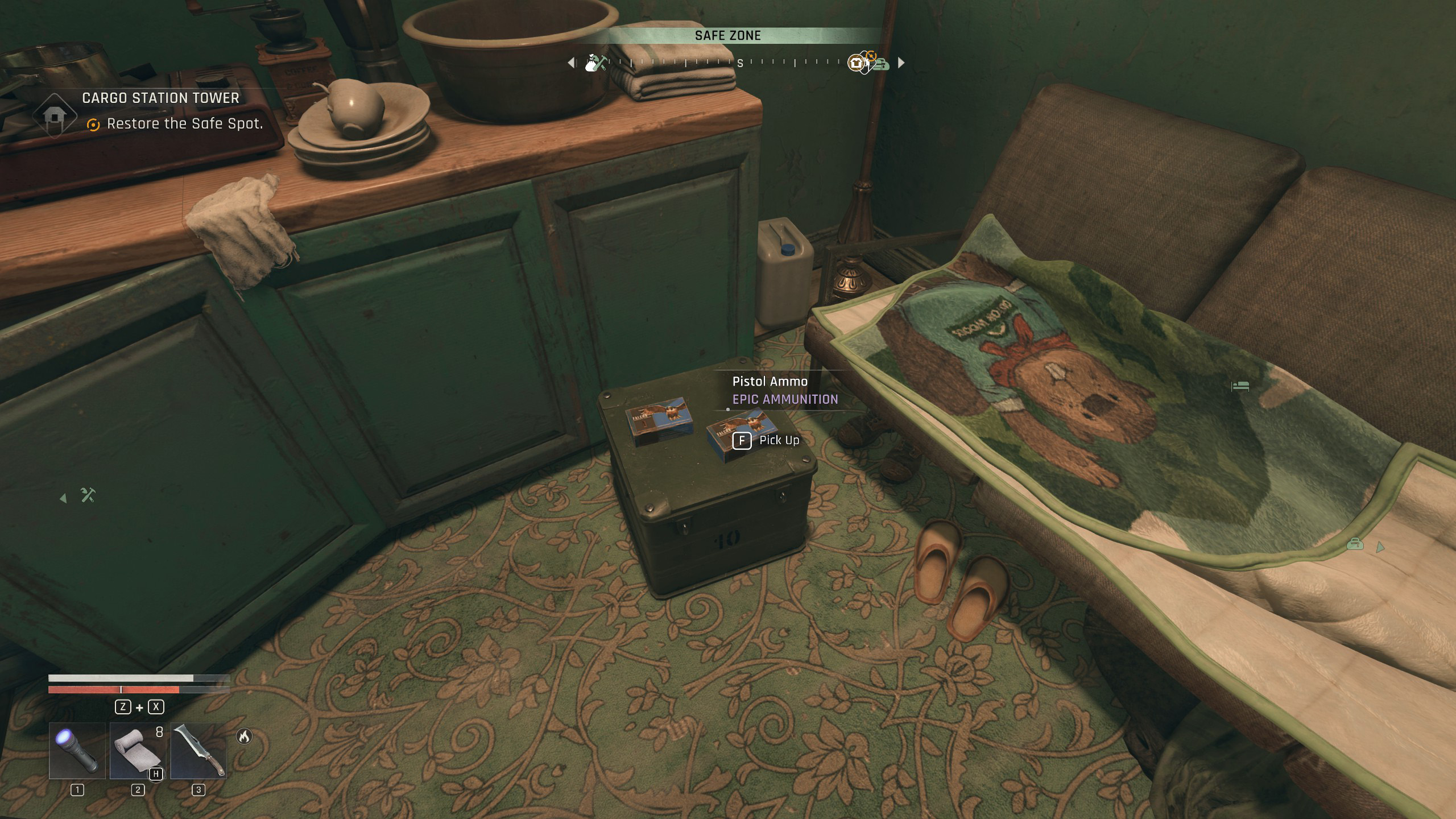
Task: Select the bandage slot in the hotbar
Action: [137, 750]
